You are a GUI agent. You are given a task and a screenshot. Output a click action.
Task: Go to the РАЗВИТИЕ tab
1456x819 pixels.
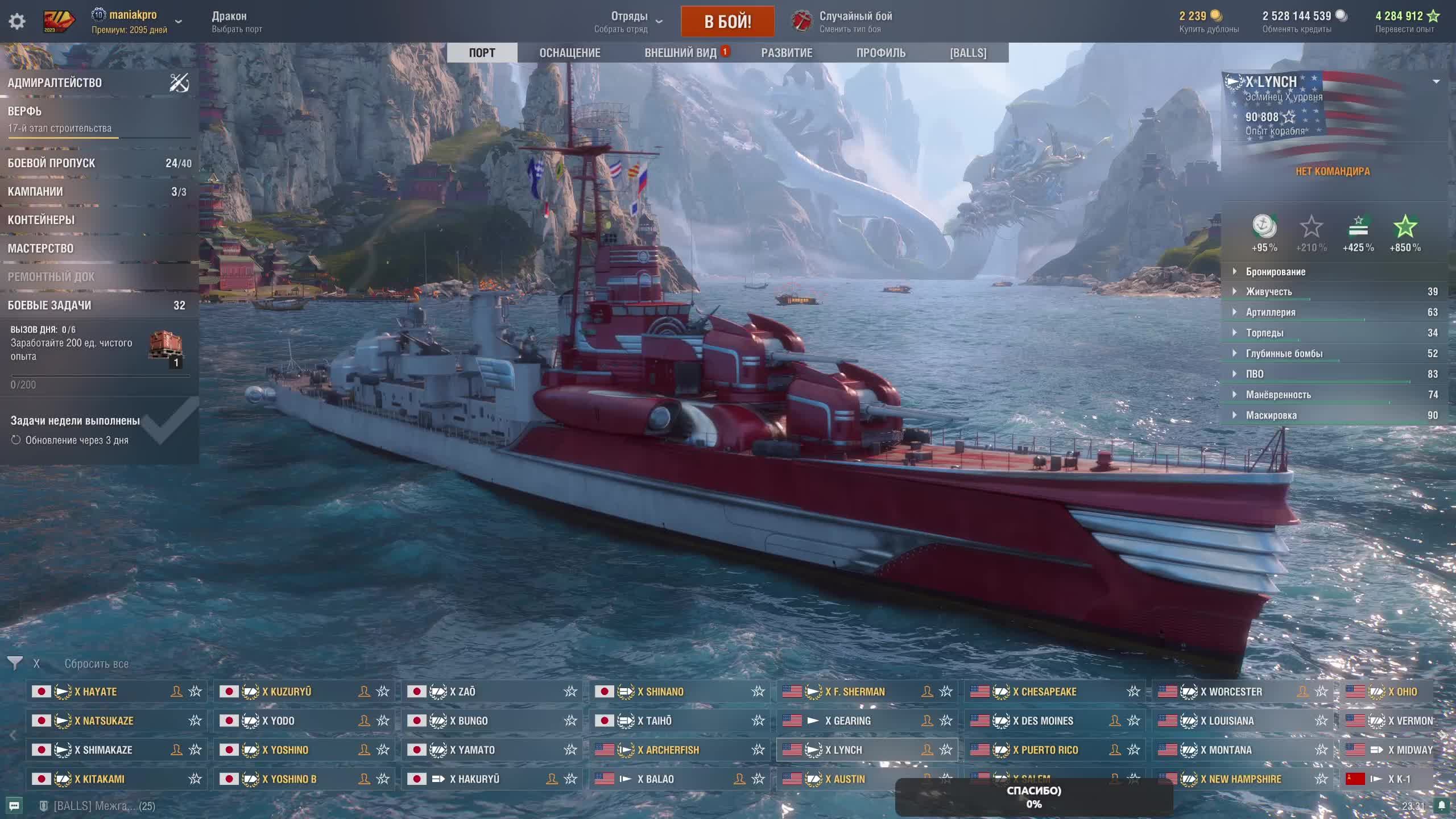(787, 53)
